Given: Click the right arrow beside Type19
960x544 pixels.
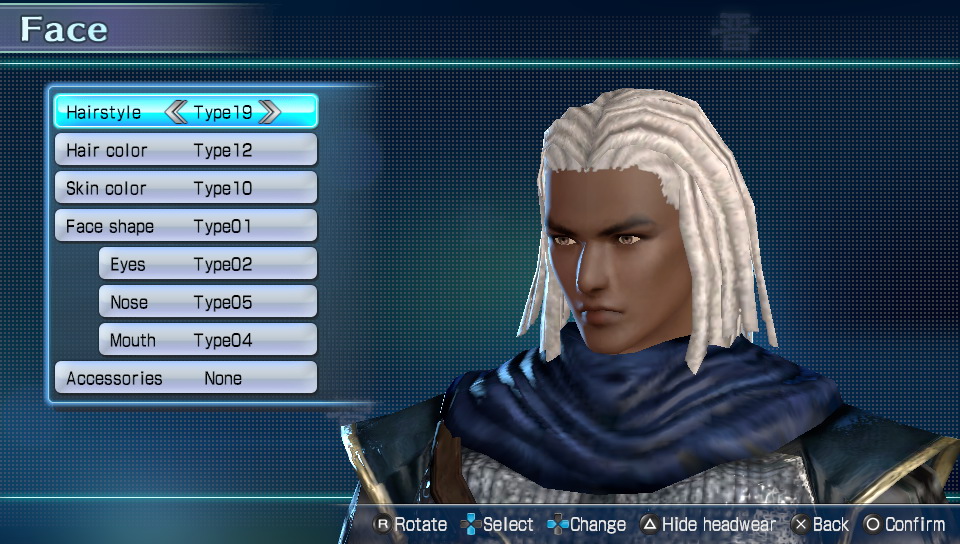Looking at the screenshot, I should pos(269,112).
